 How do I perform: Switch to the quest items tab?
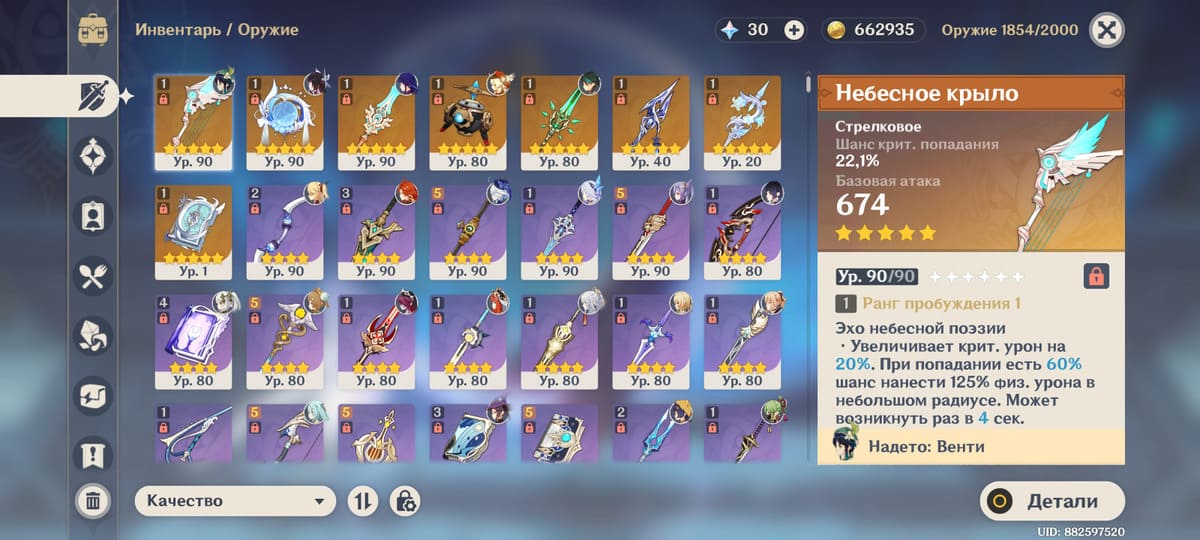[x=94, y=455]
